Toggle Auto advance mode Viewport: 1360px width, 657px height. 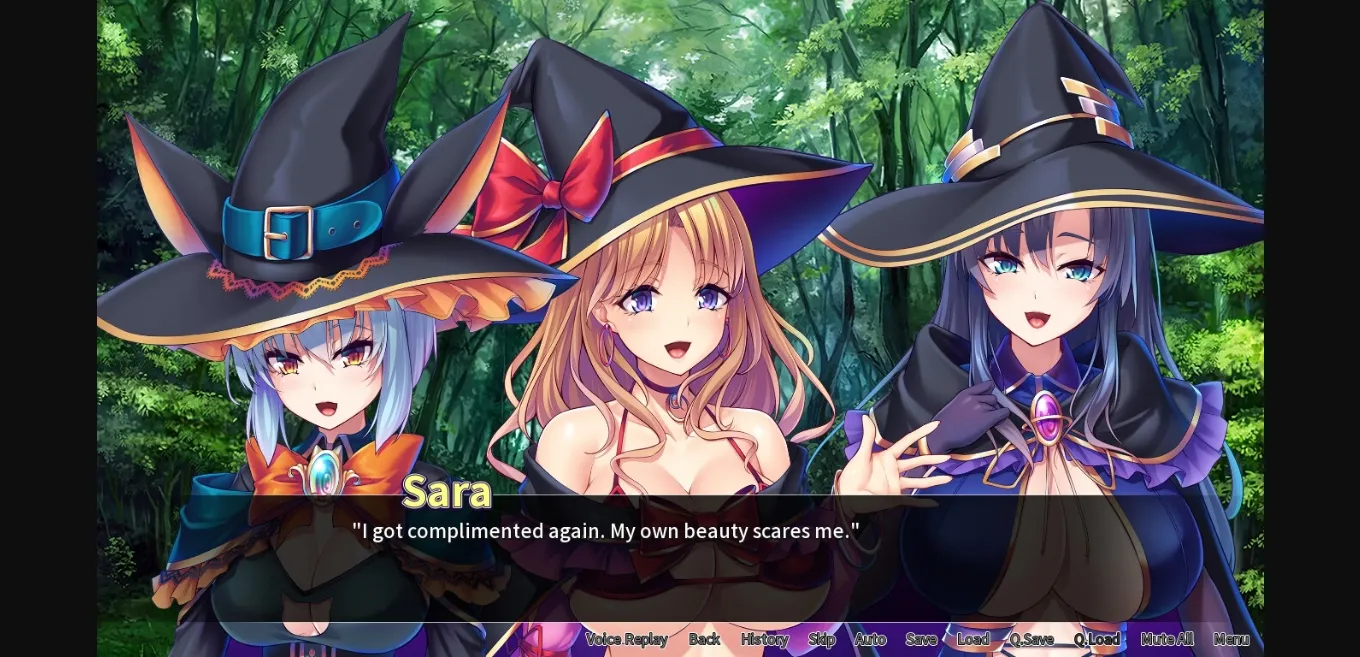point(870,639)
